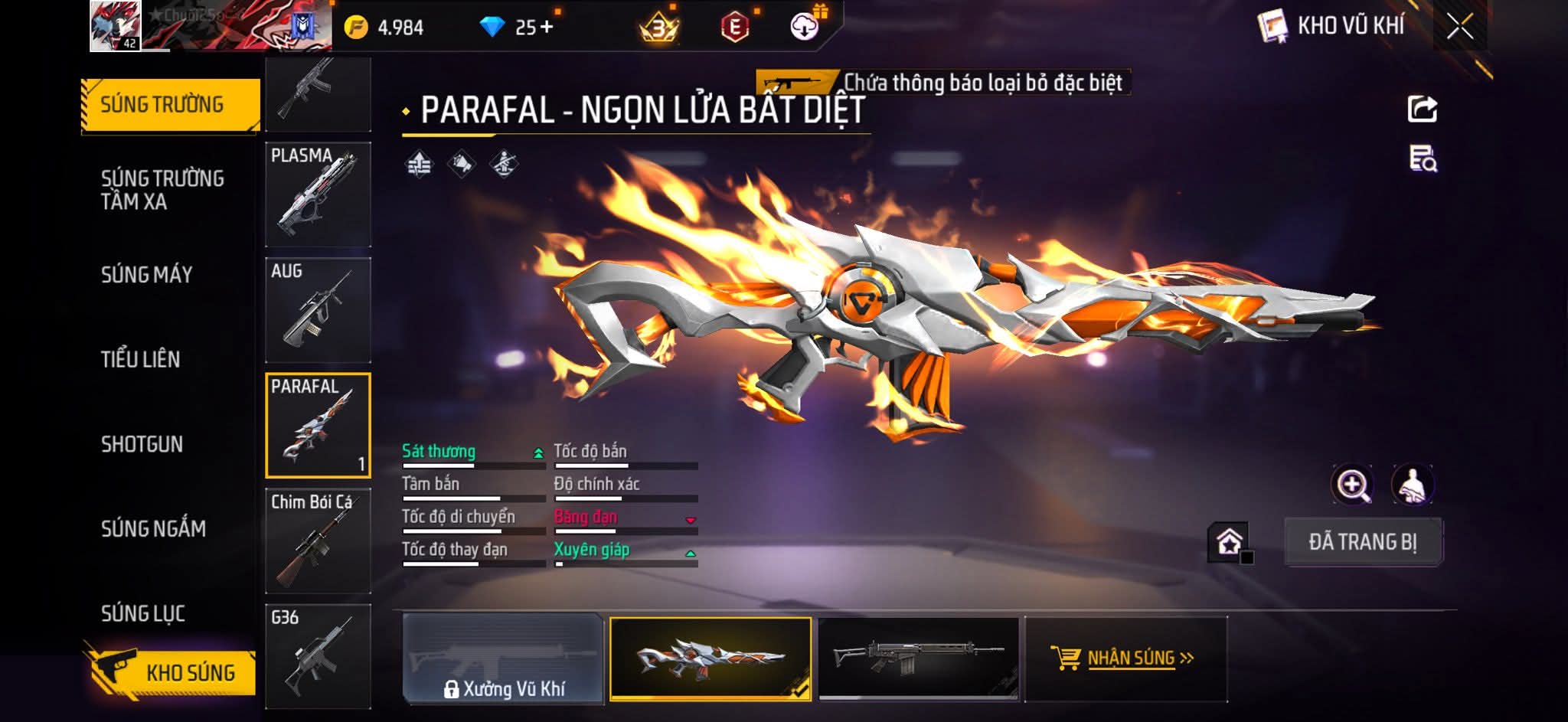Select the default black Parafal skin

pos(919,658)
